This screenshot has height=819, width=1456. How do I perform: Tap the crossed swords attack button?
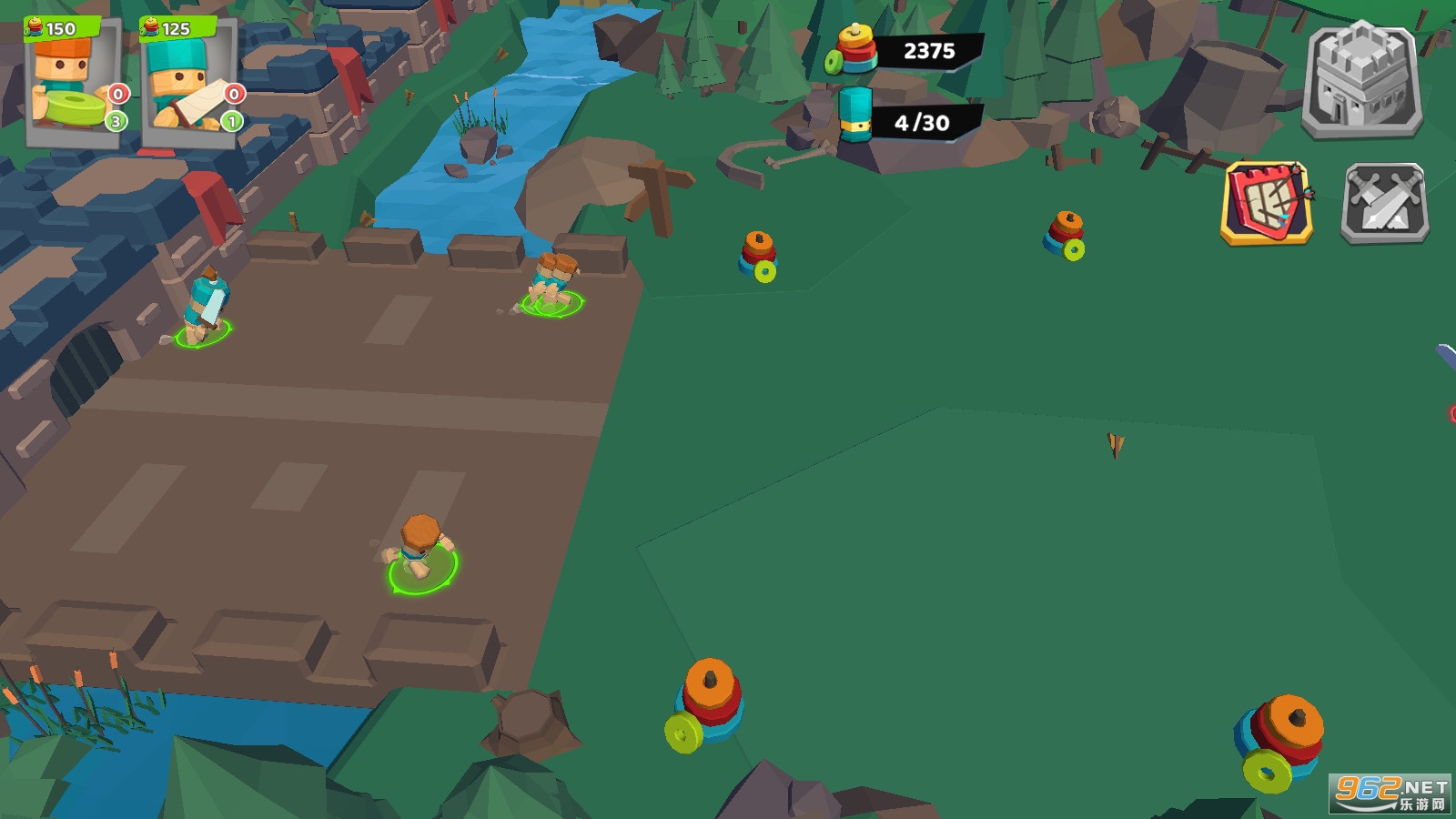tap(1385, 204)
